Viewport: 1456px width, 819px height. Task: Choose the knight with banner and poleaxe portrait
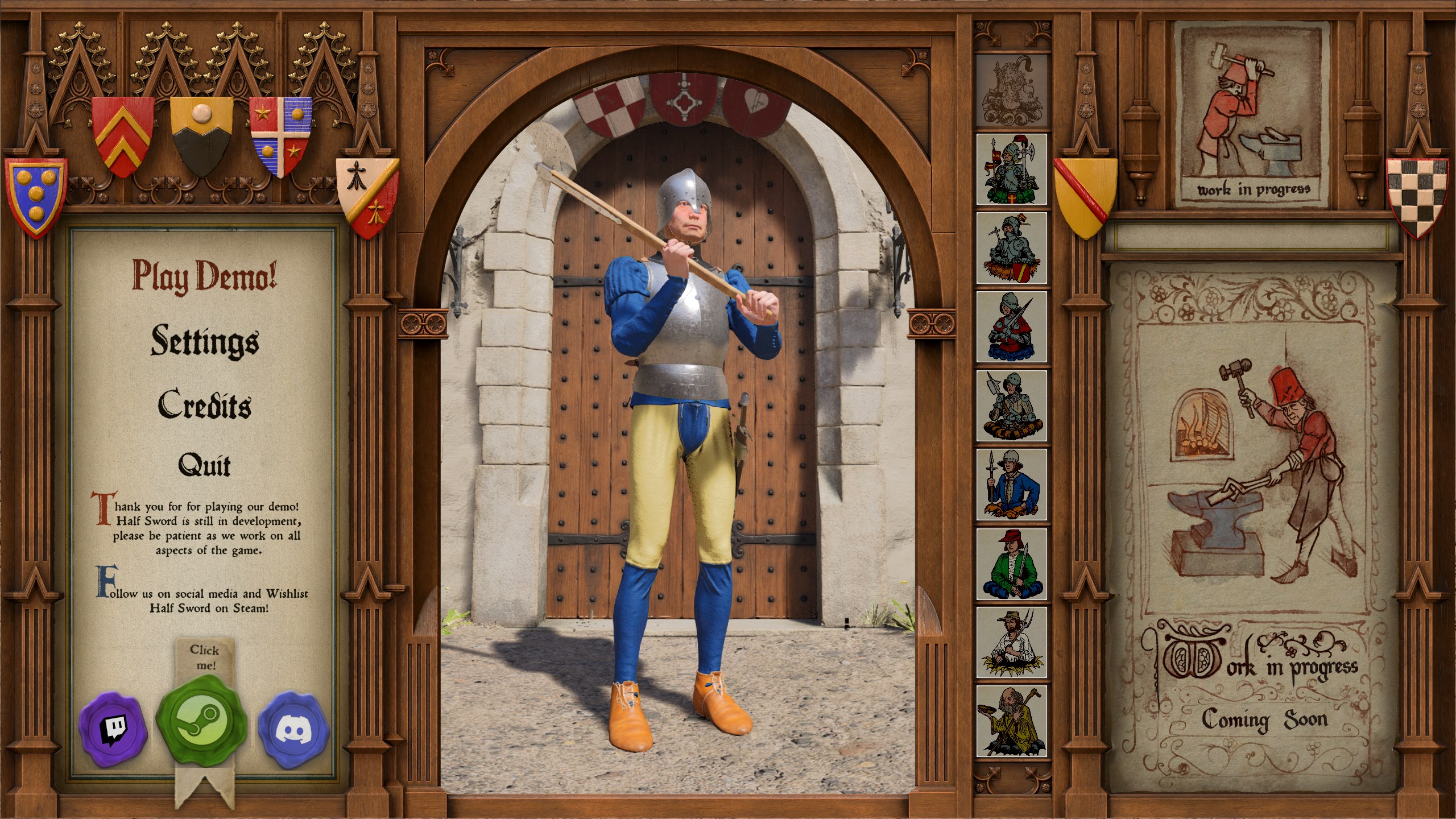pos(1012,169)
